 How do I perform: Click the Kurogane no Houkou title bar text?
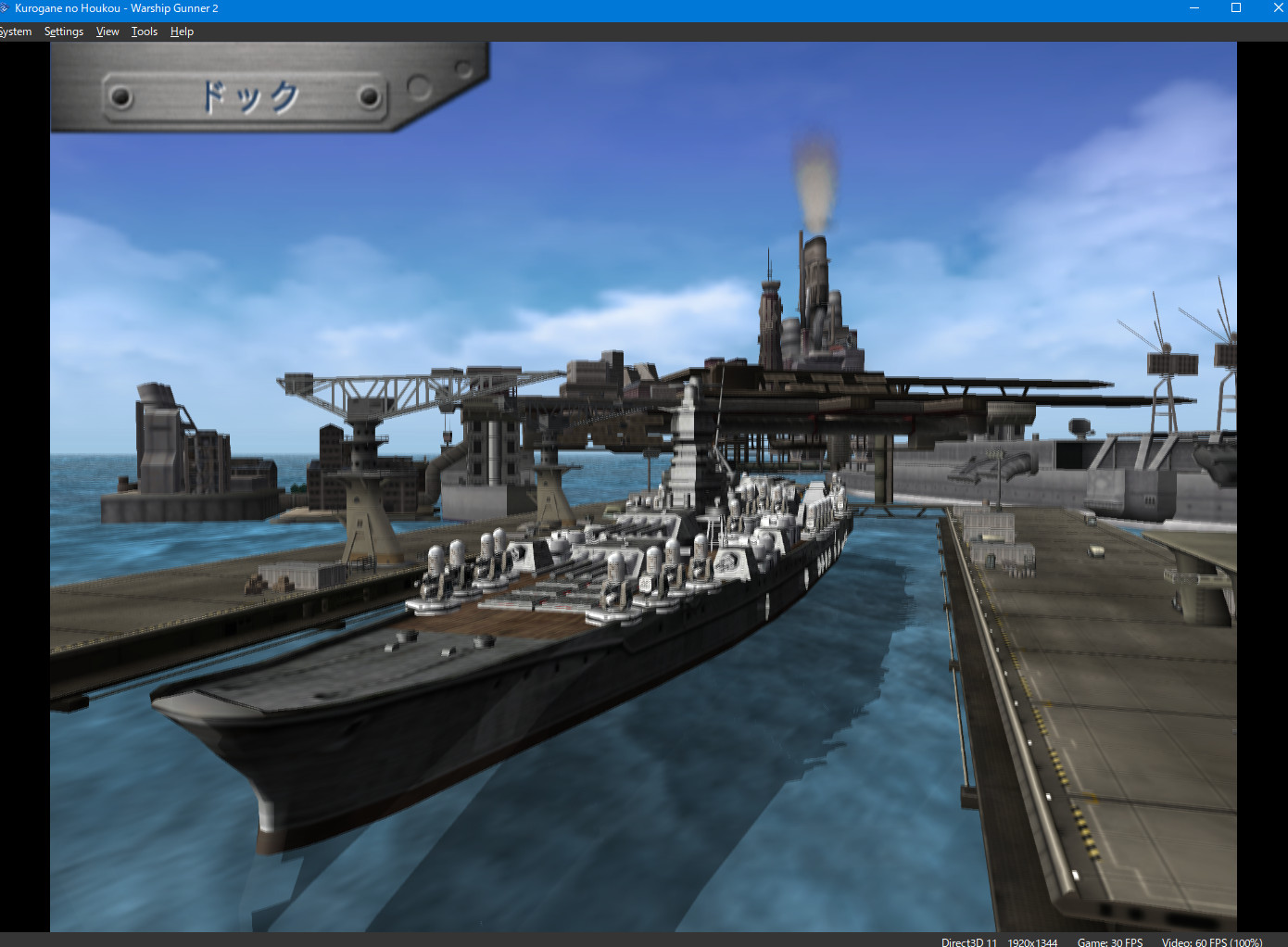pyautogui.click(x=119, y=8)
